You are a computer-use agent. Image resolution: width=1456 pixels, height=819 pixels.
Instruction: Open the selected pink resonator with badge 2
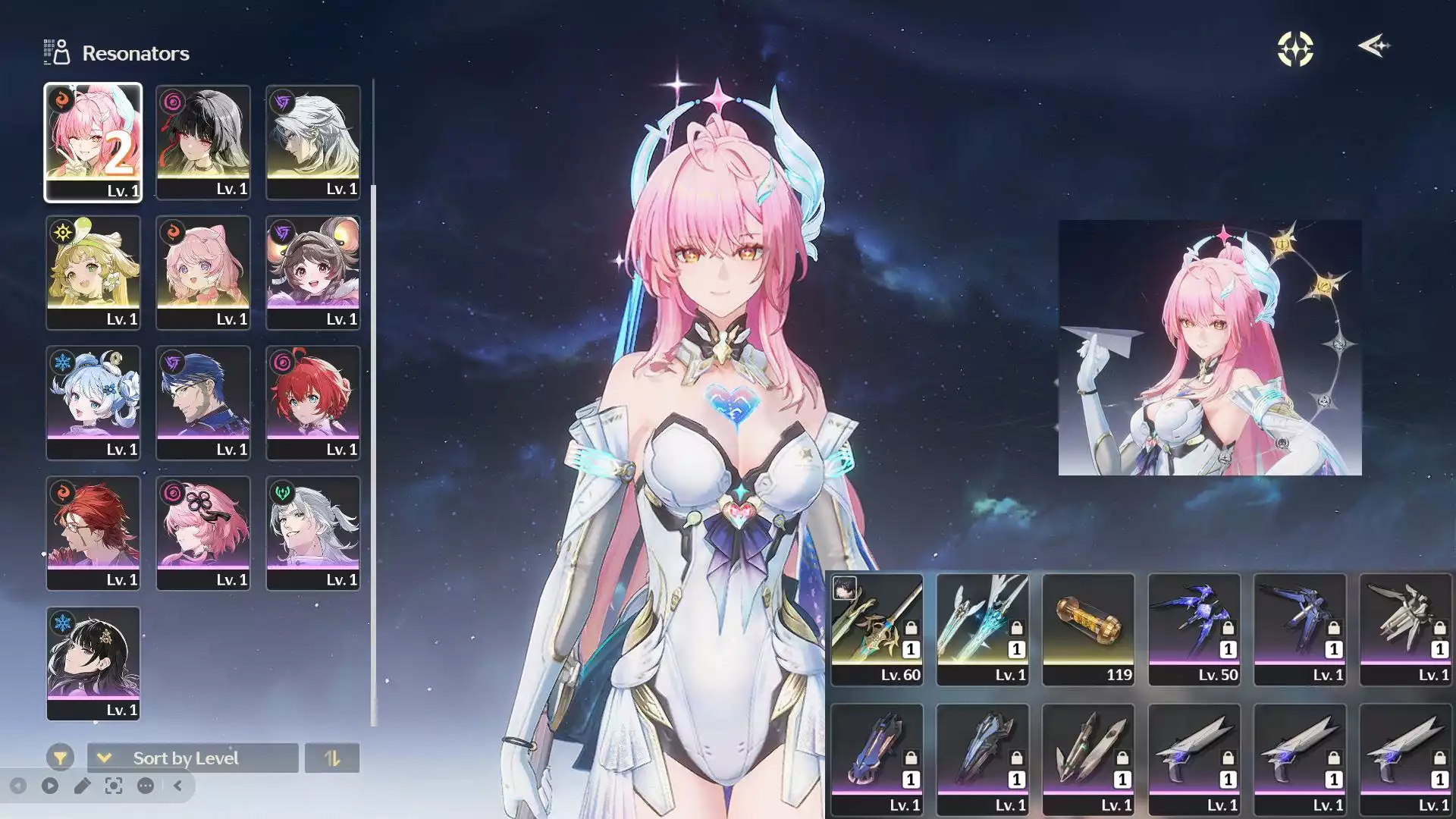pos(93,141)
